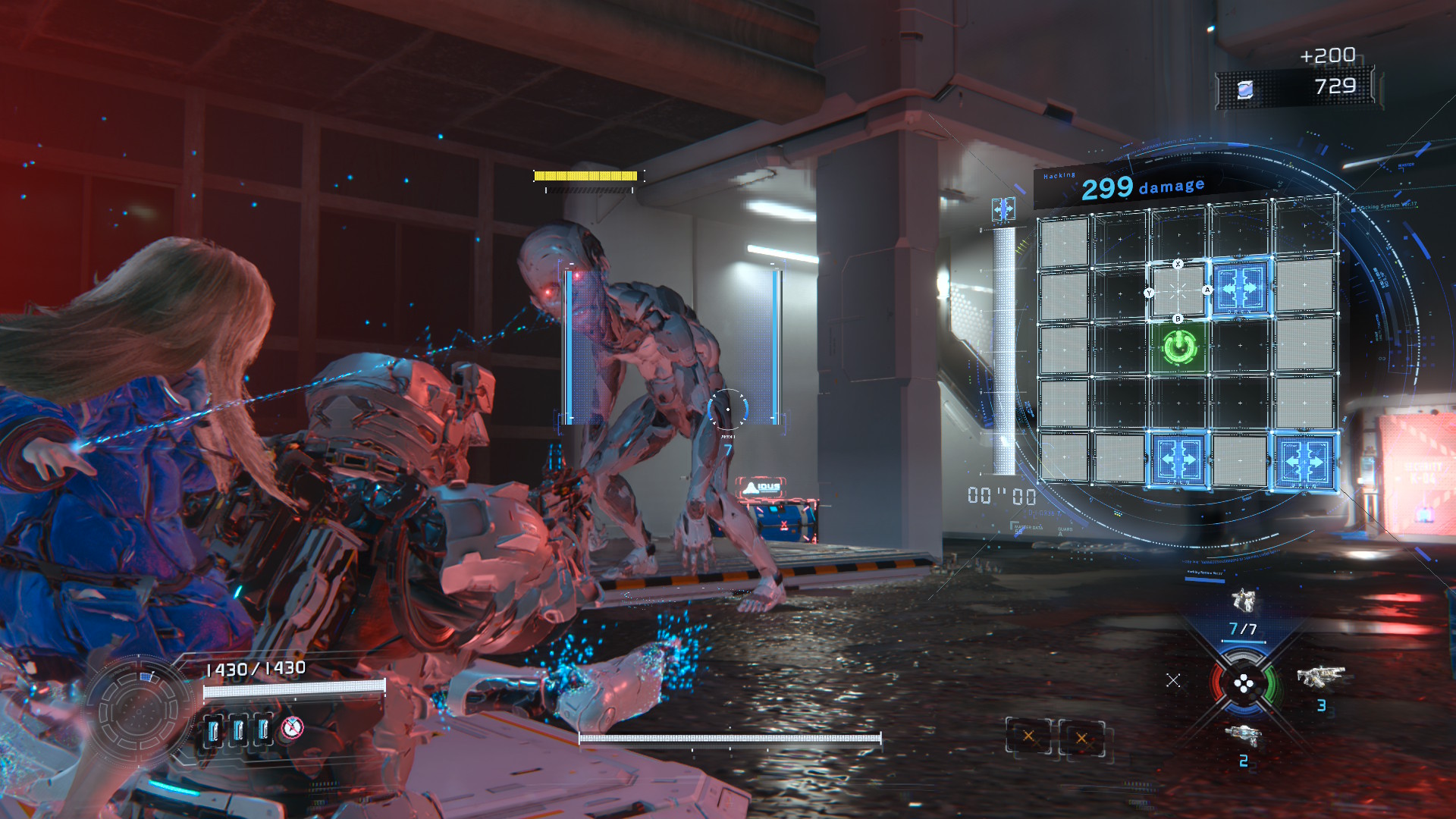Equip the bottom pistol weapon with 2 ammo
The image size is (1456, 819).
(x=1242, y=735)
